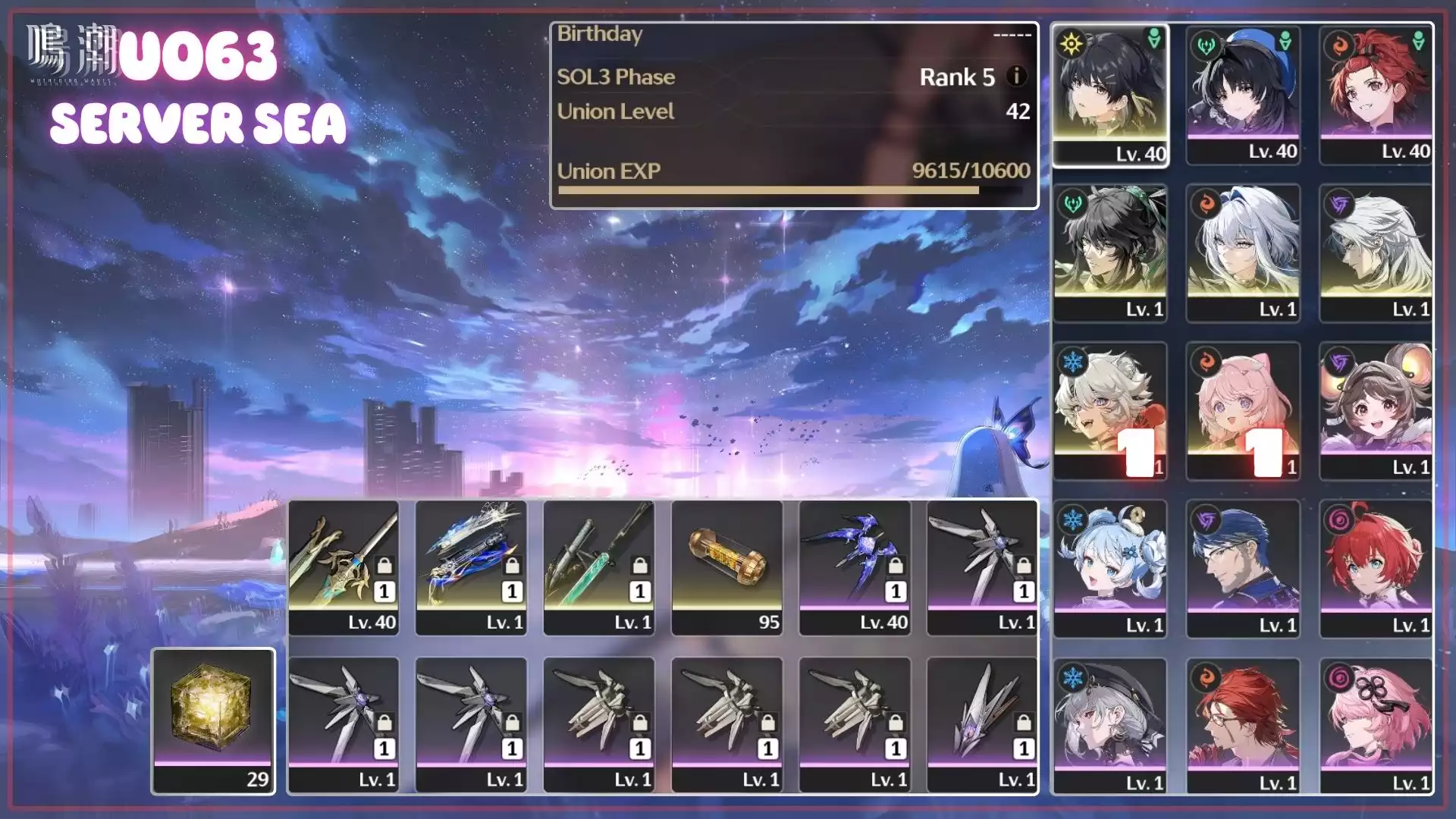The width and height of the screenshot is (1456, 819).
Task: Pick the green-bladed sword weapon slot
Action: click(599, 566)
